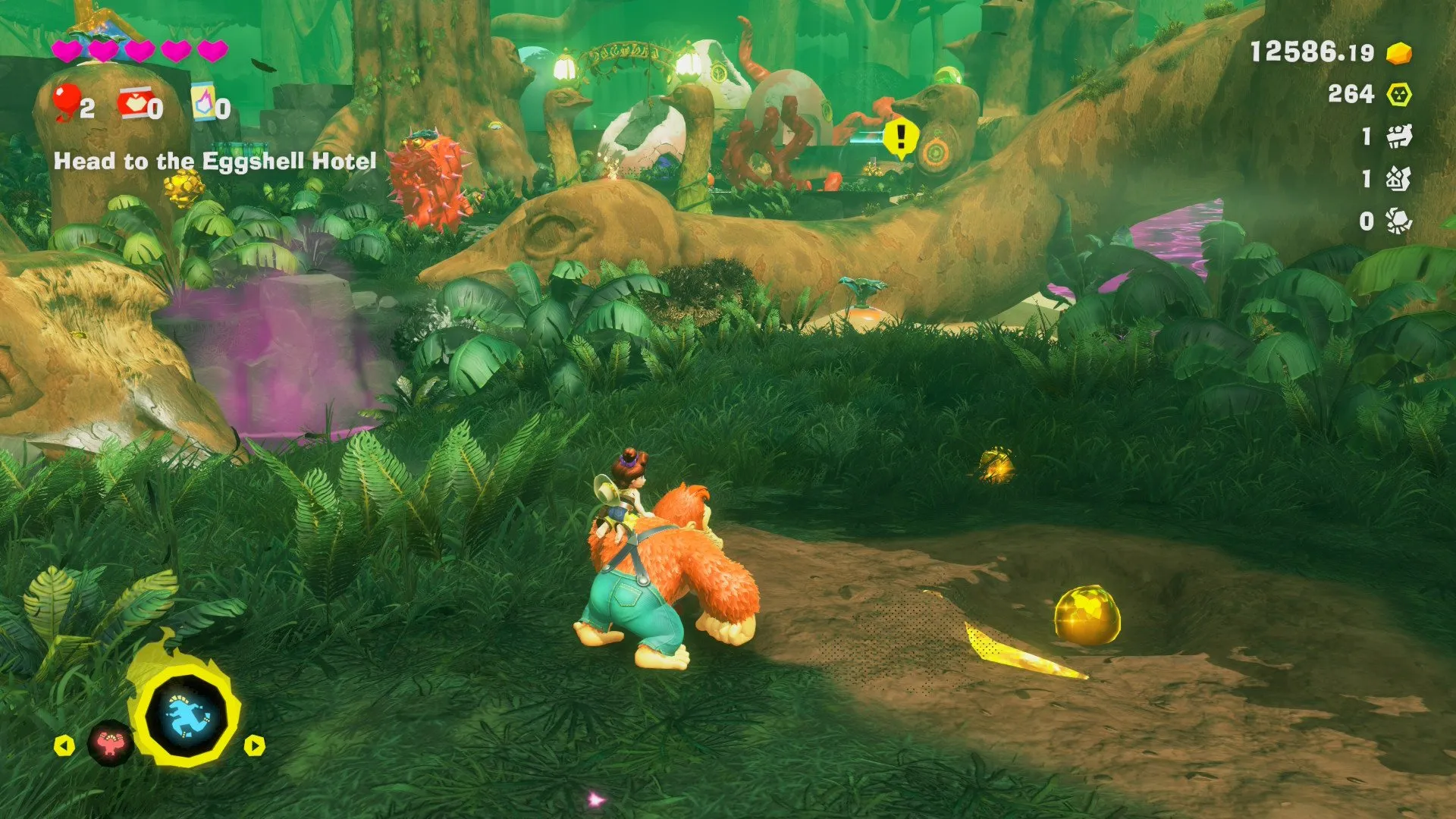This screenshot has height=819, width=1456.
Task: Cycle transformations using the left arrow
Action: click(64, 745)
